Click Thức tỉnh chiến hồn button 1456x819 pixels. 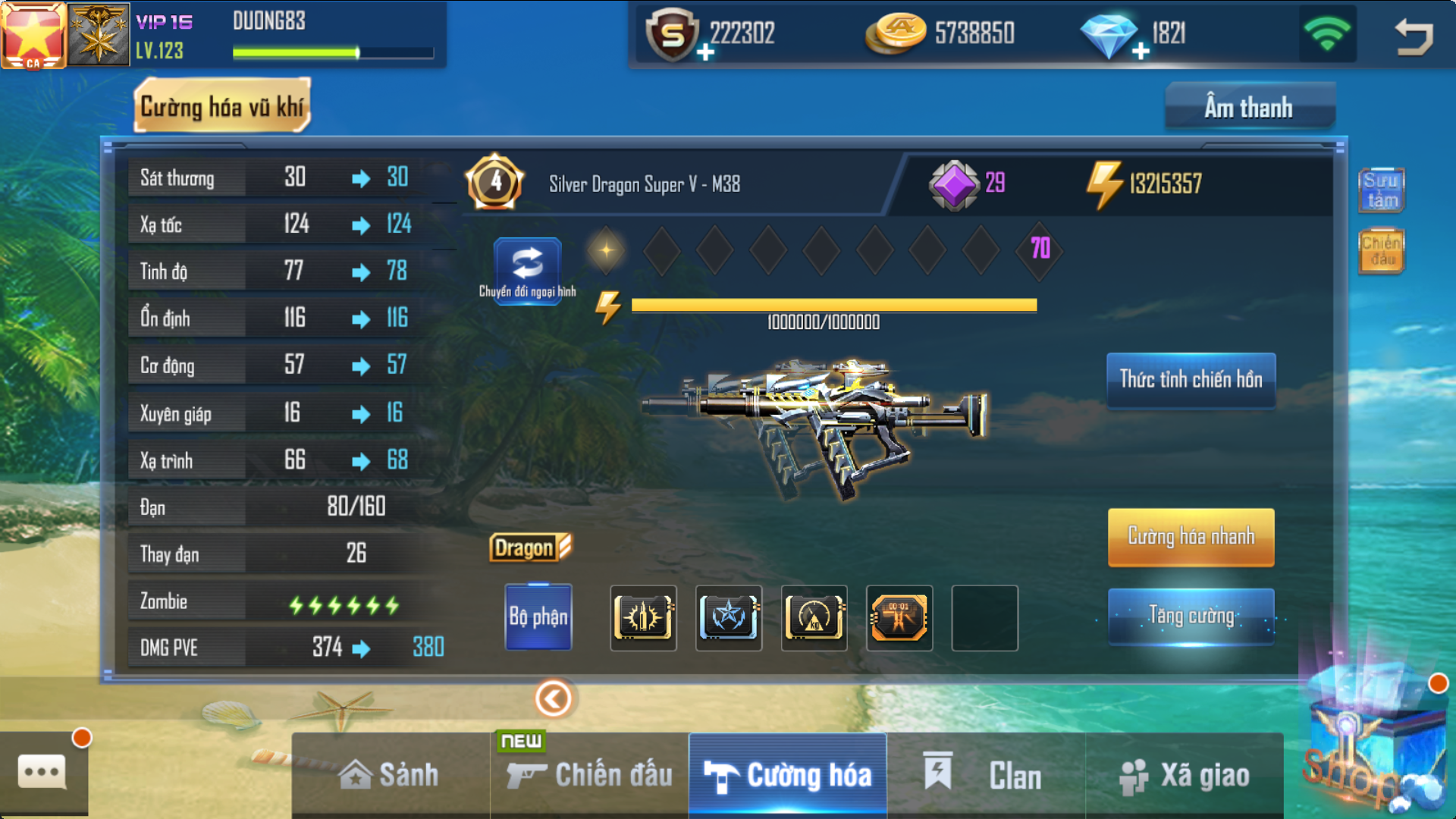coord(1191,380)
